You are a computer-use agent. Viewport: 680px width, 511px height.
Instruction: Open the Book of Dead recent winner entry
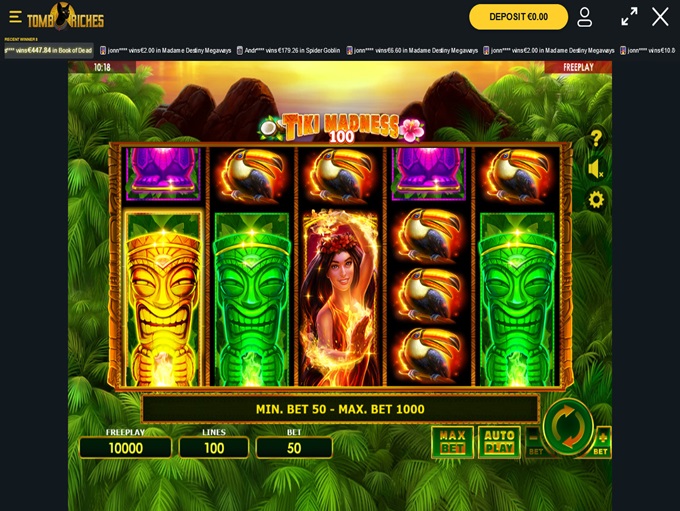click(48, 50)
